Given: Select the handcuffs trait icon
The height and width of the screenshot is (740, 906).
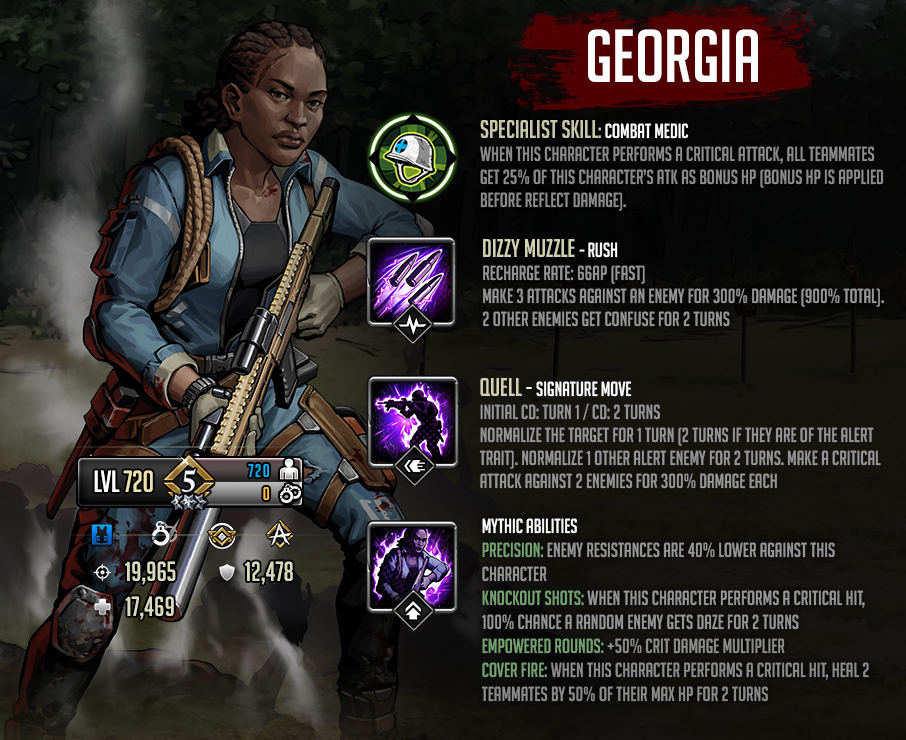Looking at the screenshot, I should pos(161,535).
